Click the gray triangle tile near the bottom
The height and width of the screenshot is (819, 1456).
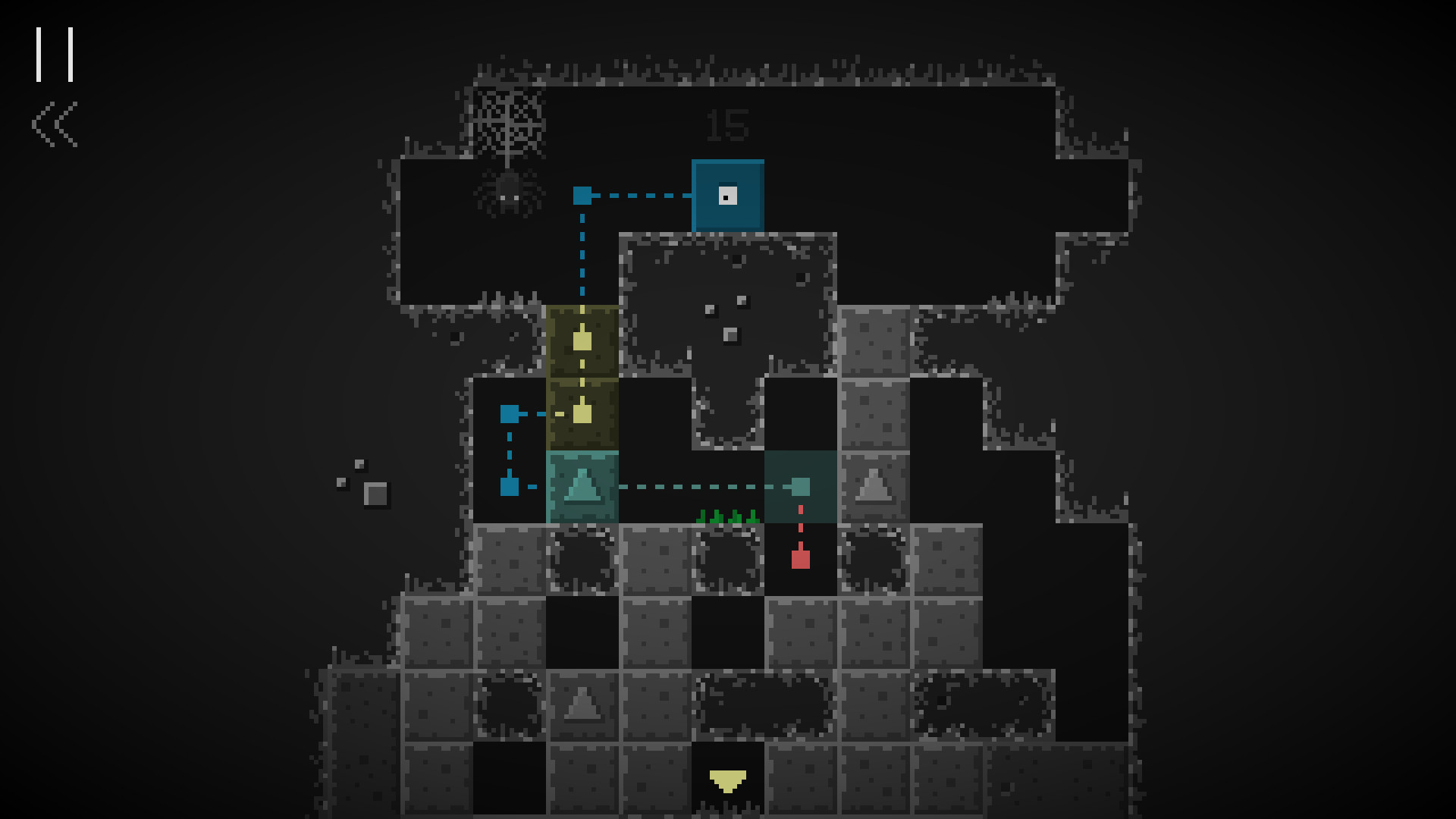(581, 704)
